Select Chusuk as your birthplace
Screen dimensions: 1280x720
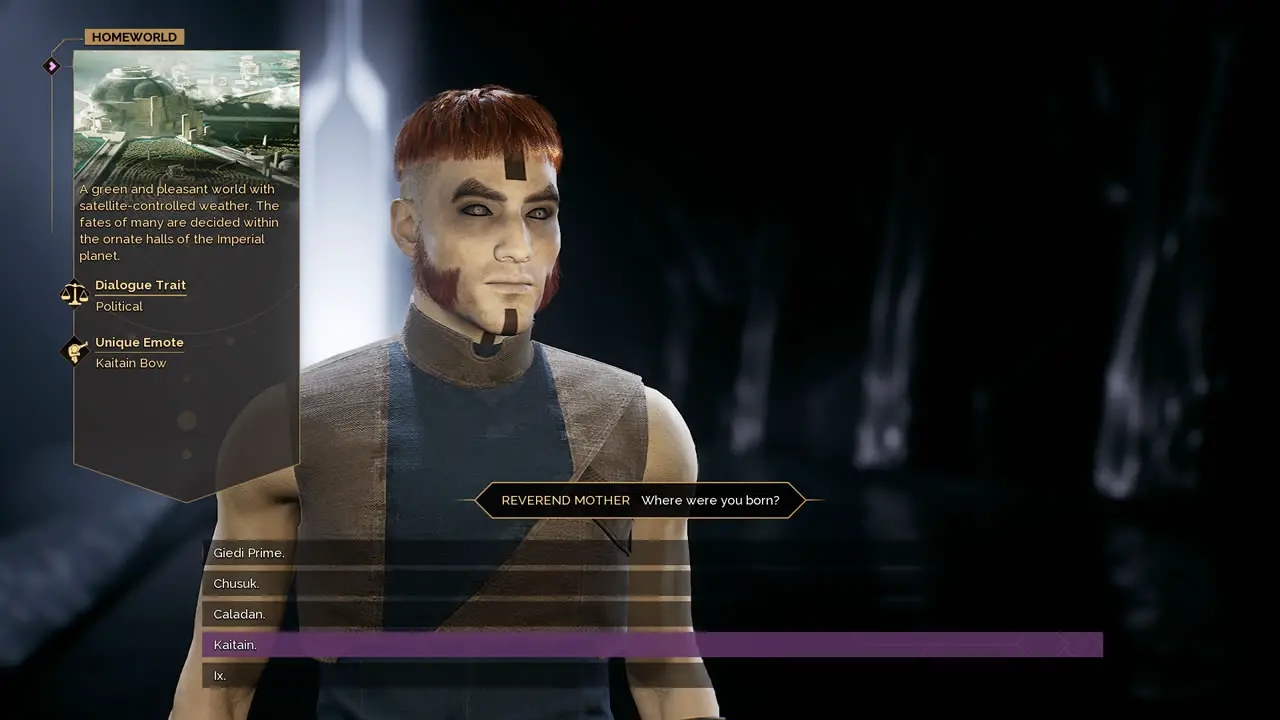coord(237,584)
